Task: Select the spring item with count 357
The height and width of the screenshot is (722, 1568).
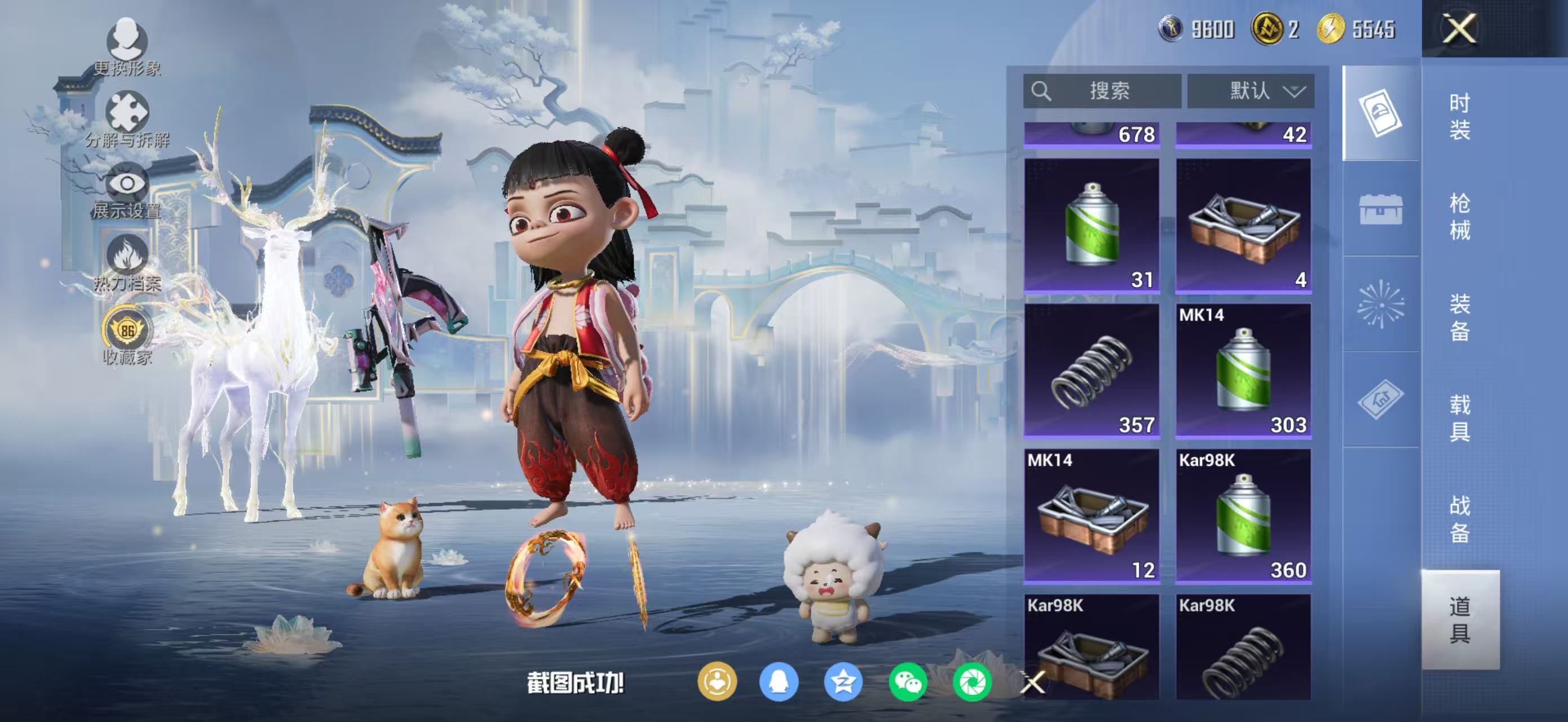Action: tap(1092, 371)
